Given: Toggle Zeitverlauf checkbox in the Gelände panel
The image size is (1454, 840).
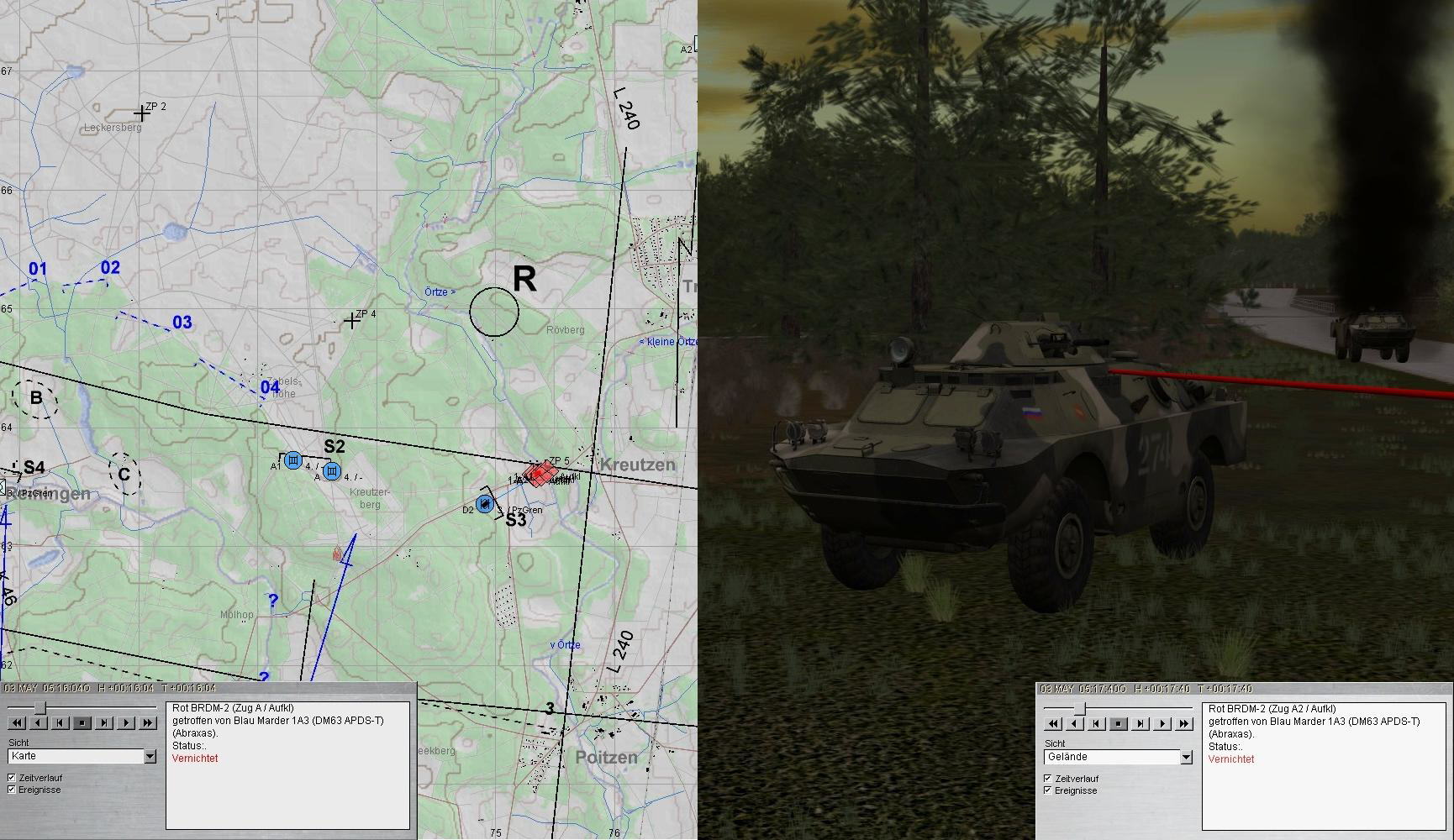Looking at the screenshot, I should click(x=1048, y=779).
